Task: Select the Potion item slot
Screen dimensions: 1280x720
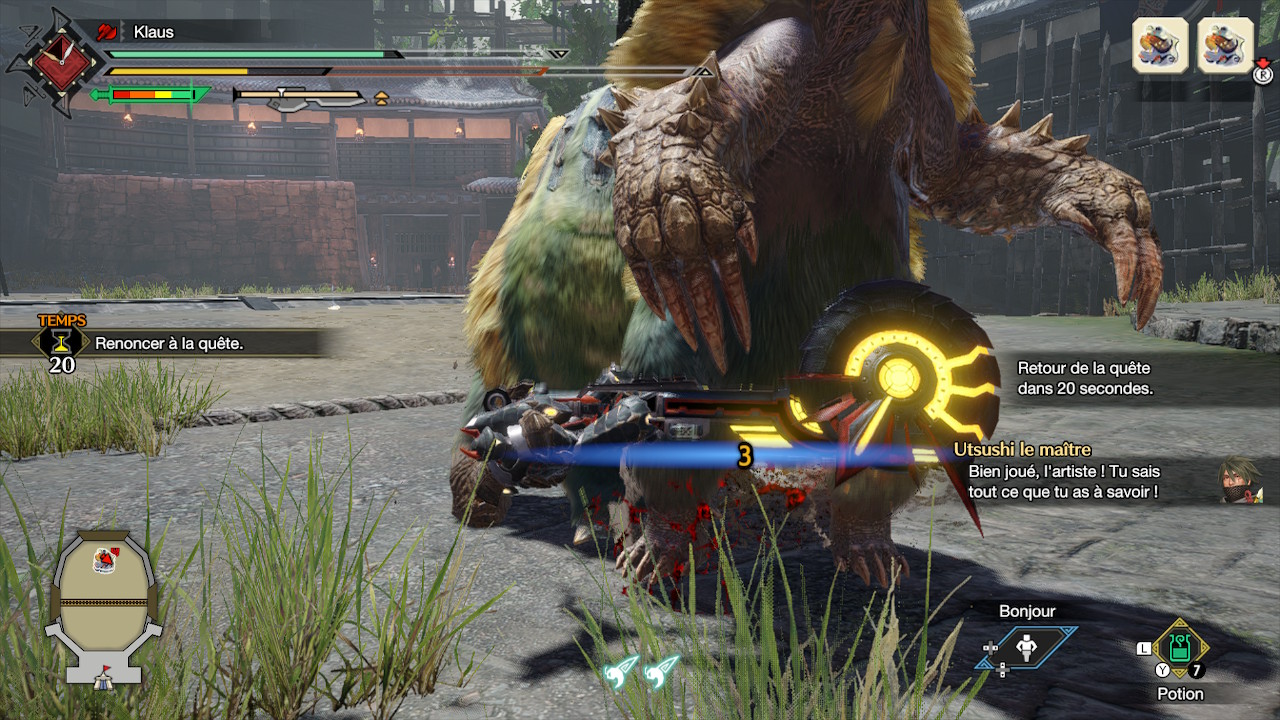Action: (1180, 649)
